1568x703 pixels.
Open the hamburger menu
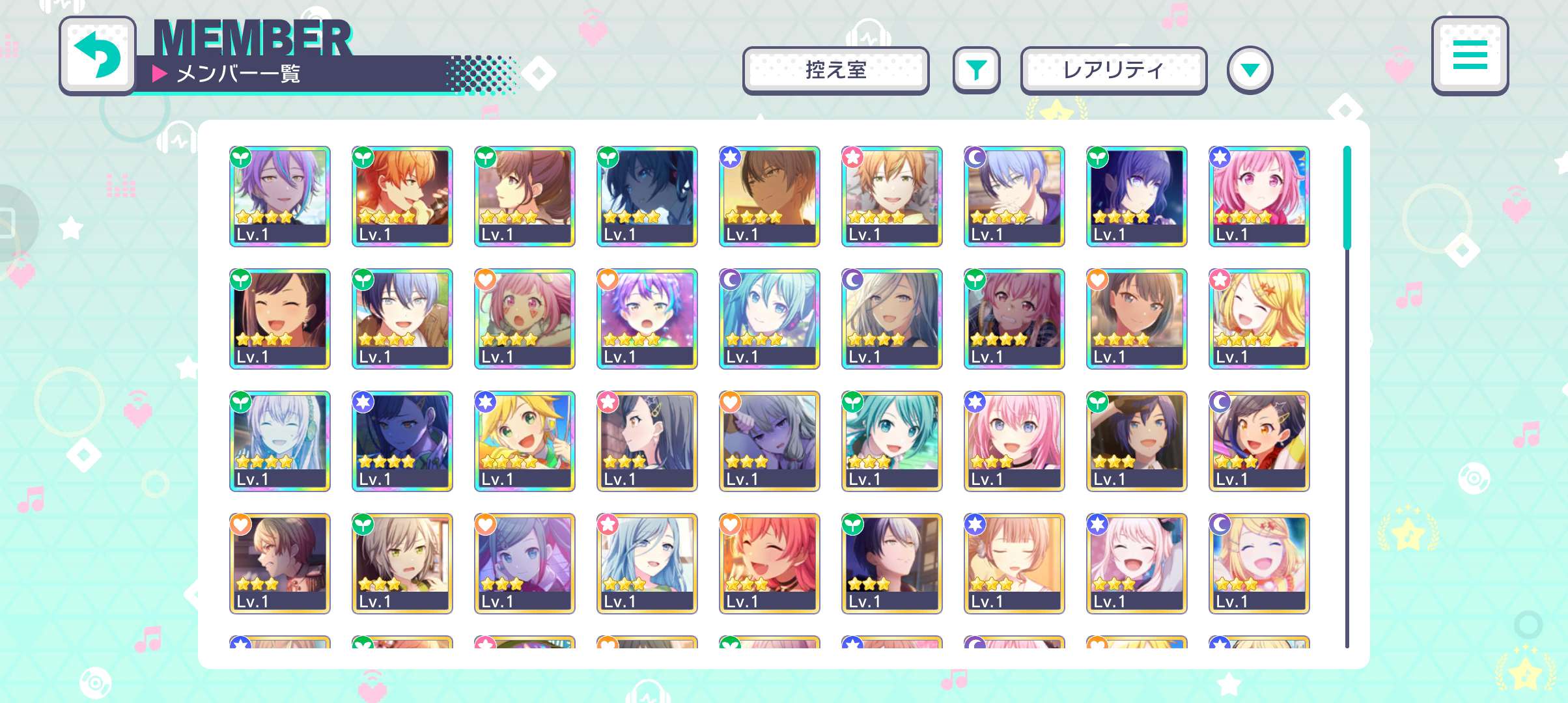(1470, 55)
